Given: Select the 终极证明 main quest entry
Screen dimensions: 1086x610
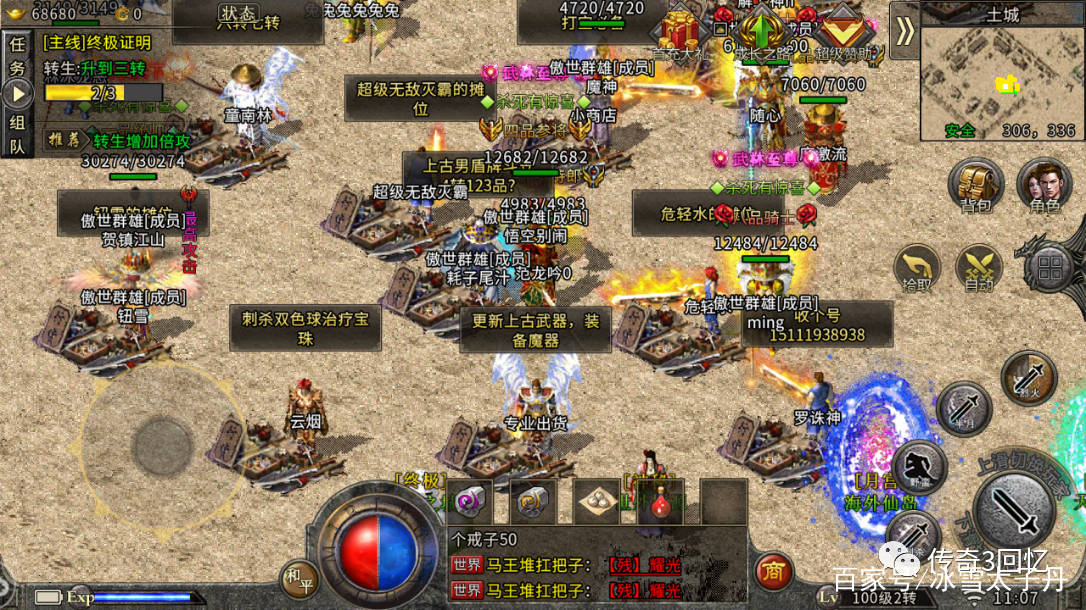Looking at the screenshot, I should (98, 43).
